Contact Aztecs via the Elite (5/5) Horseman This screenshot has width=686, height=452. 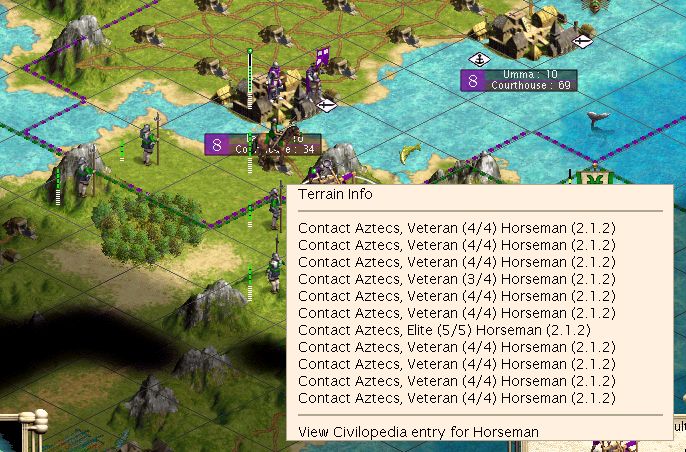point(444,329)
